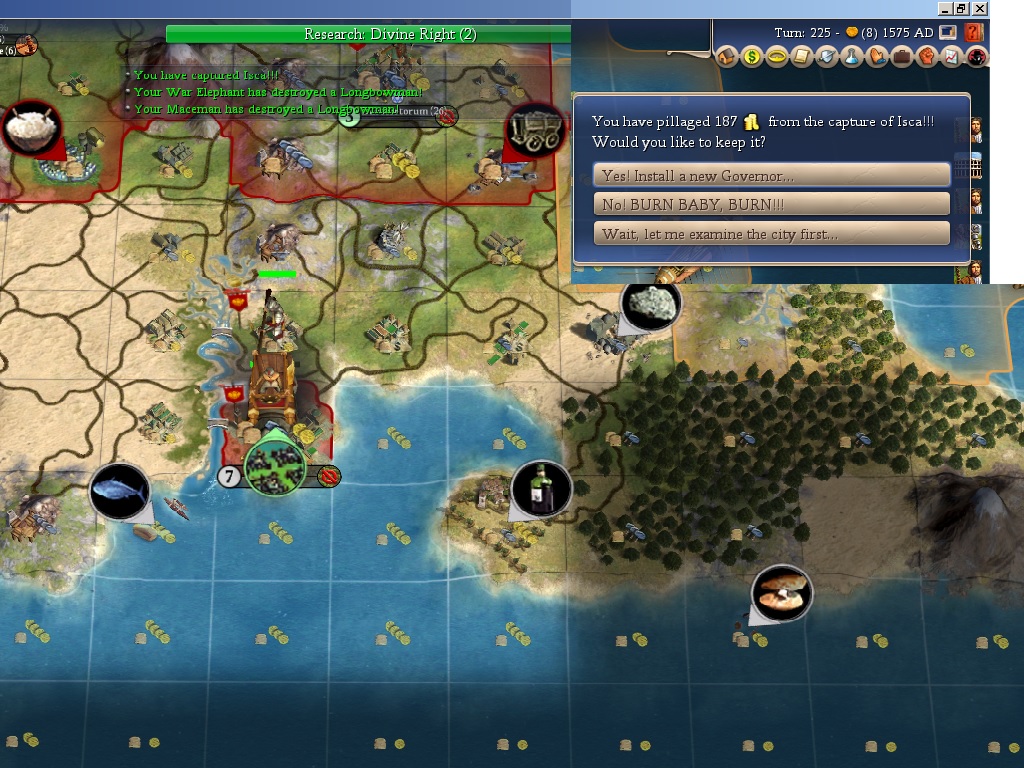This screenshot has width=1024, height=768.
Task: Close the game window
Action: pyautogui.click(x=980, y=8)
